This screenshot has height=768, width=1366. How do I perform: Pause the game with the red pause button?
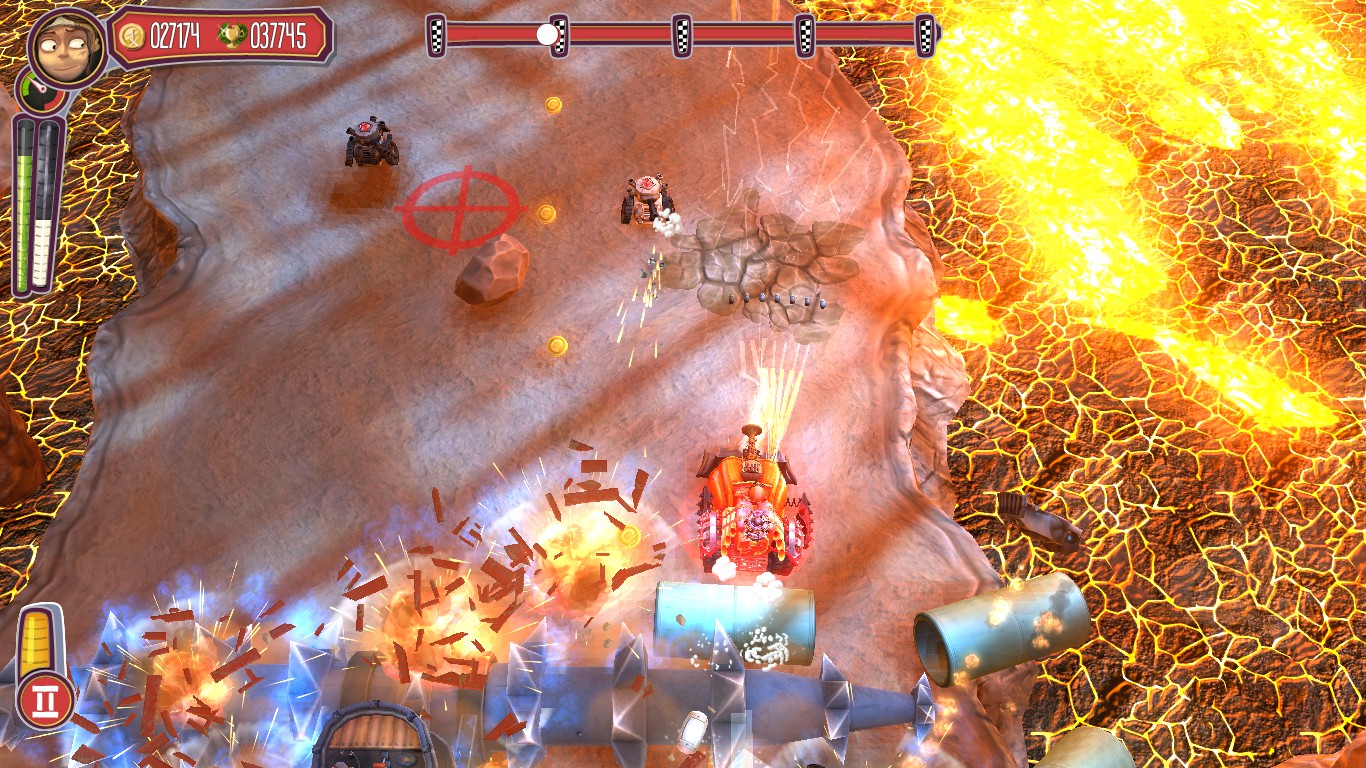tap(45, 699)
